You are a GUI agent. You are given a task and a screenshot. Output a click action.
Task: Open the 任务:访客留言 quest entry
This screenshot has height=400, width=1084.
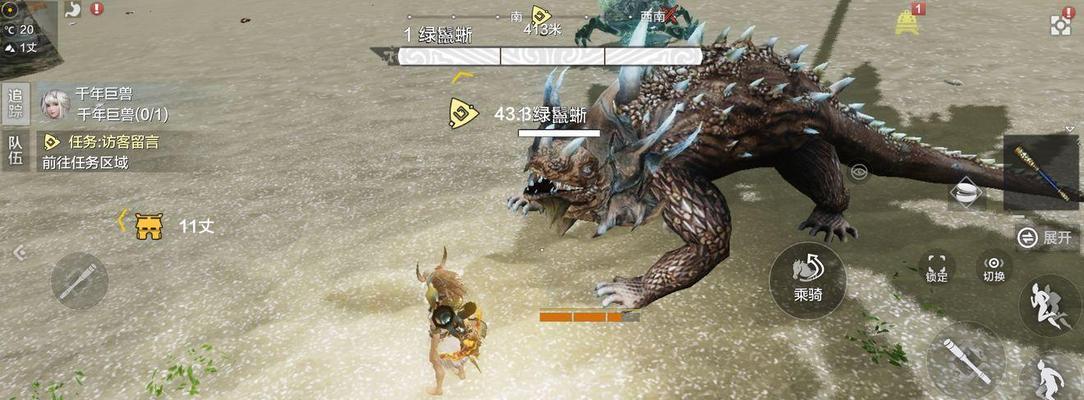tap(108, 142)
